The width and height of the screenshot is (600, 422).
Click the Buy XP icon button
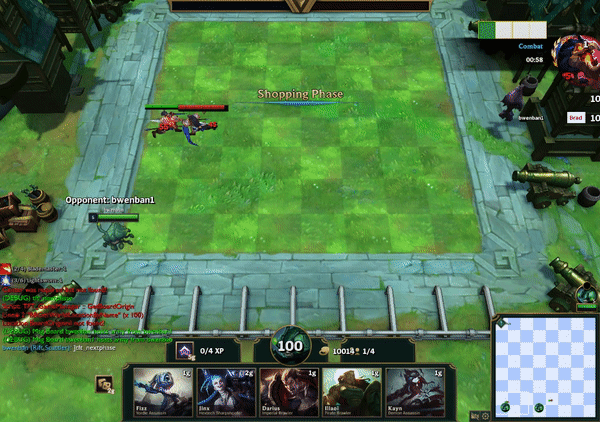click(184, 351)
